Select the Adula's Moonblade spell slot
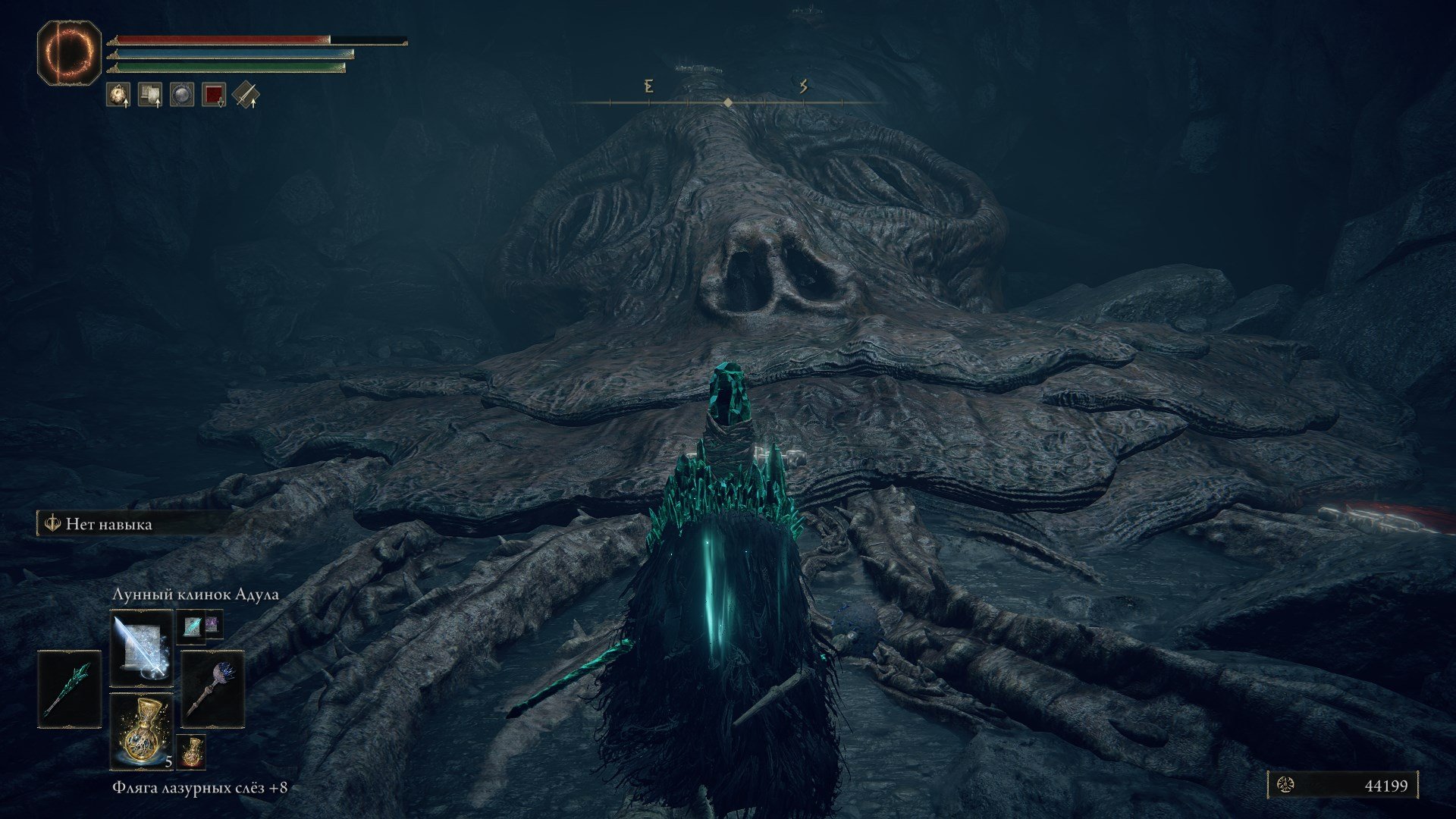Viewport: 1456px width, 819px height. [141, 646]
